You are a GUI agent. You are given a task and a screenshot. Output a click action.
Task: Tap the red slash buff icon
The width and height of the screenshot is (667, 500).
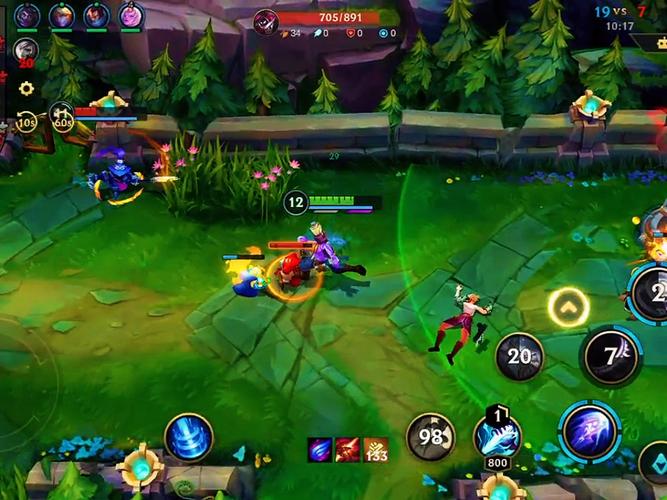[x=347, y=451]
